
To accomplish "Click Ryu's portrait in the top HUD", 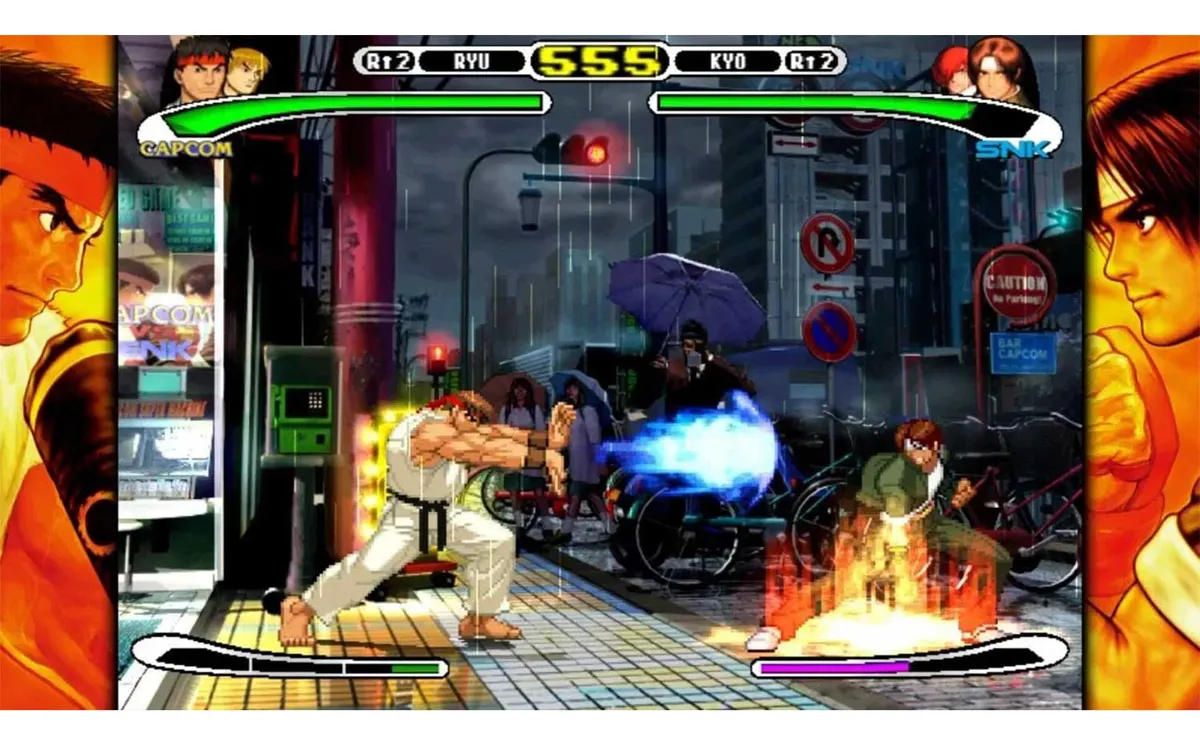I will (x=203, y=72).
